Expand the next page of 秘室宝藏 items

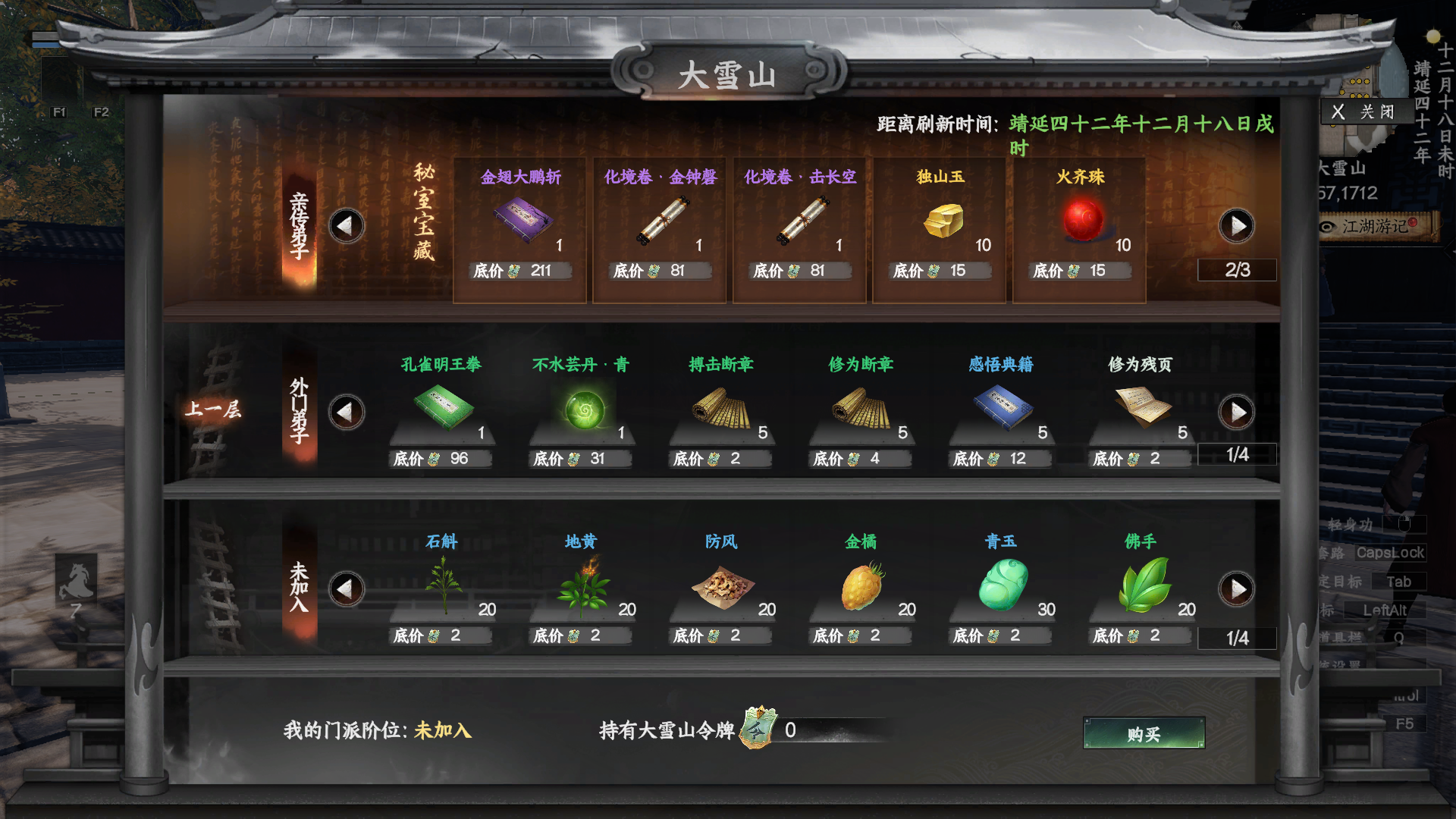pos(1237,226)
